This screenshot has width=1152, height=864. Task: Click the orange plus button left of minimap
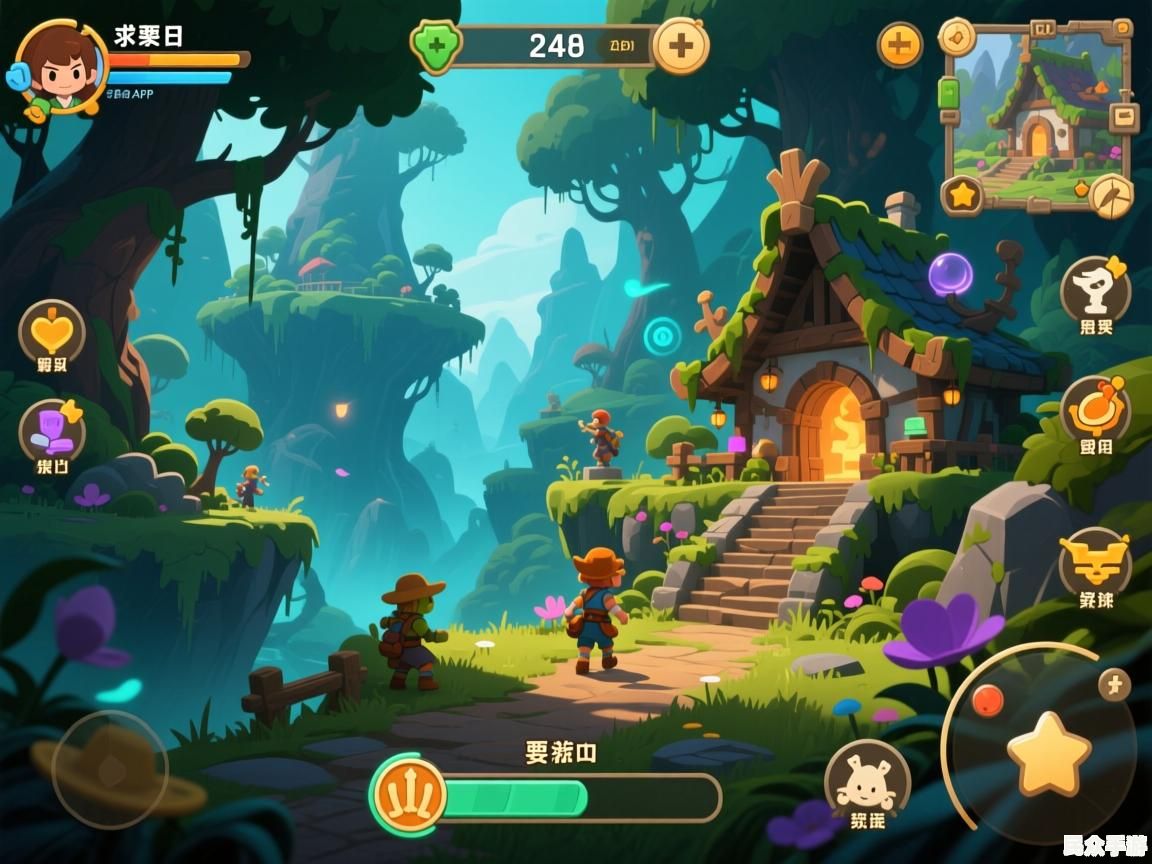point(900,45)
